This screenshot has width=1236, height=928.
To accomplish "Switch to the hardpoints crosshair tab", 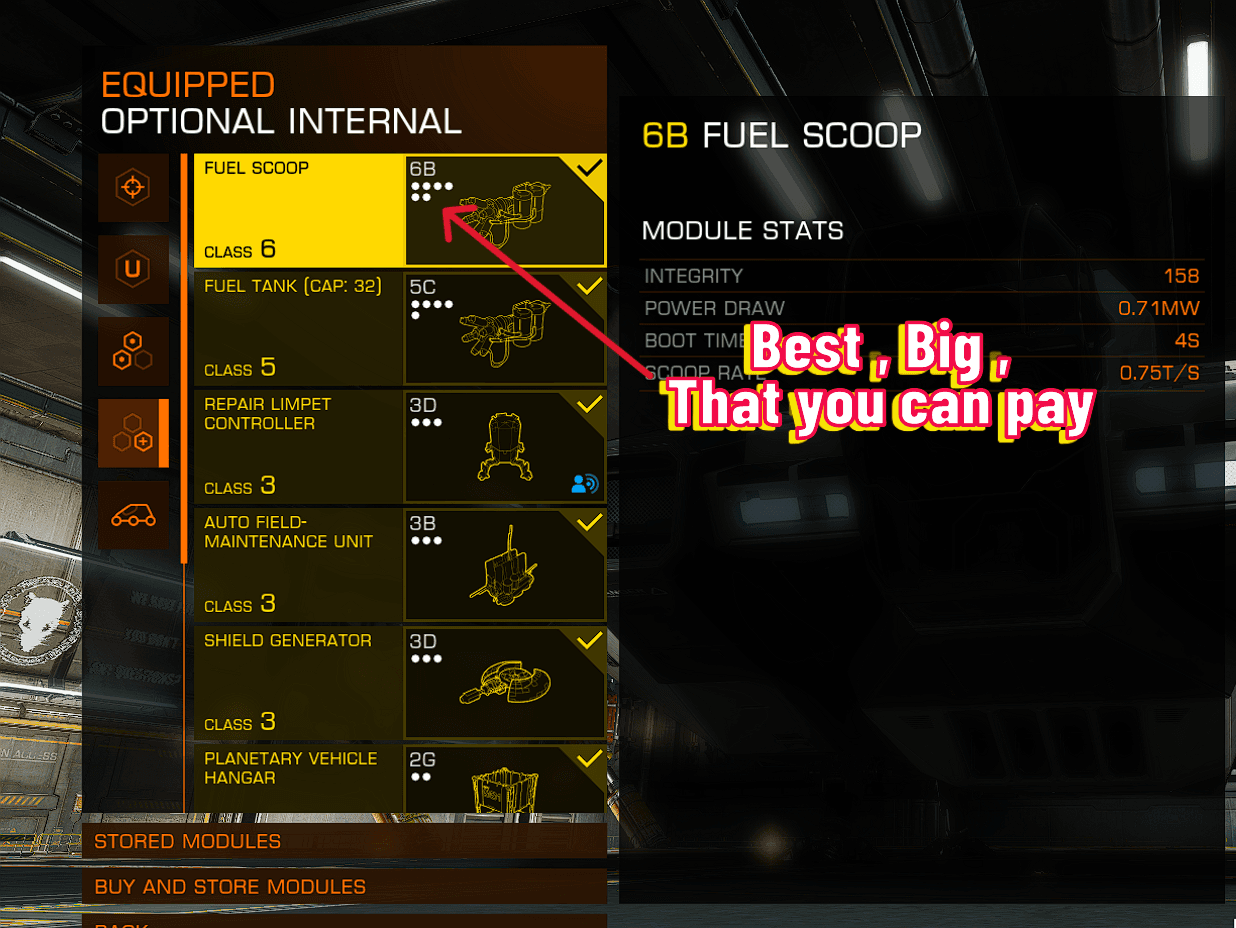I will point(133,187).
